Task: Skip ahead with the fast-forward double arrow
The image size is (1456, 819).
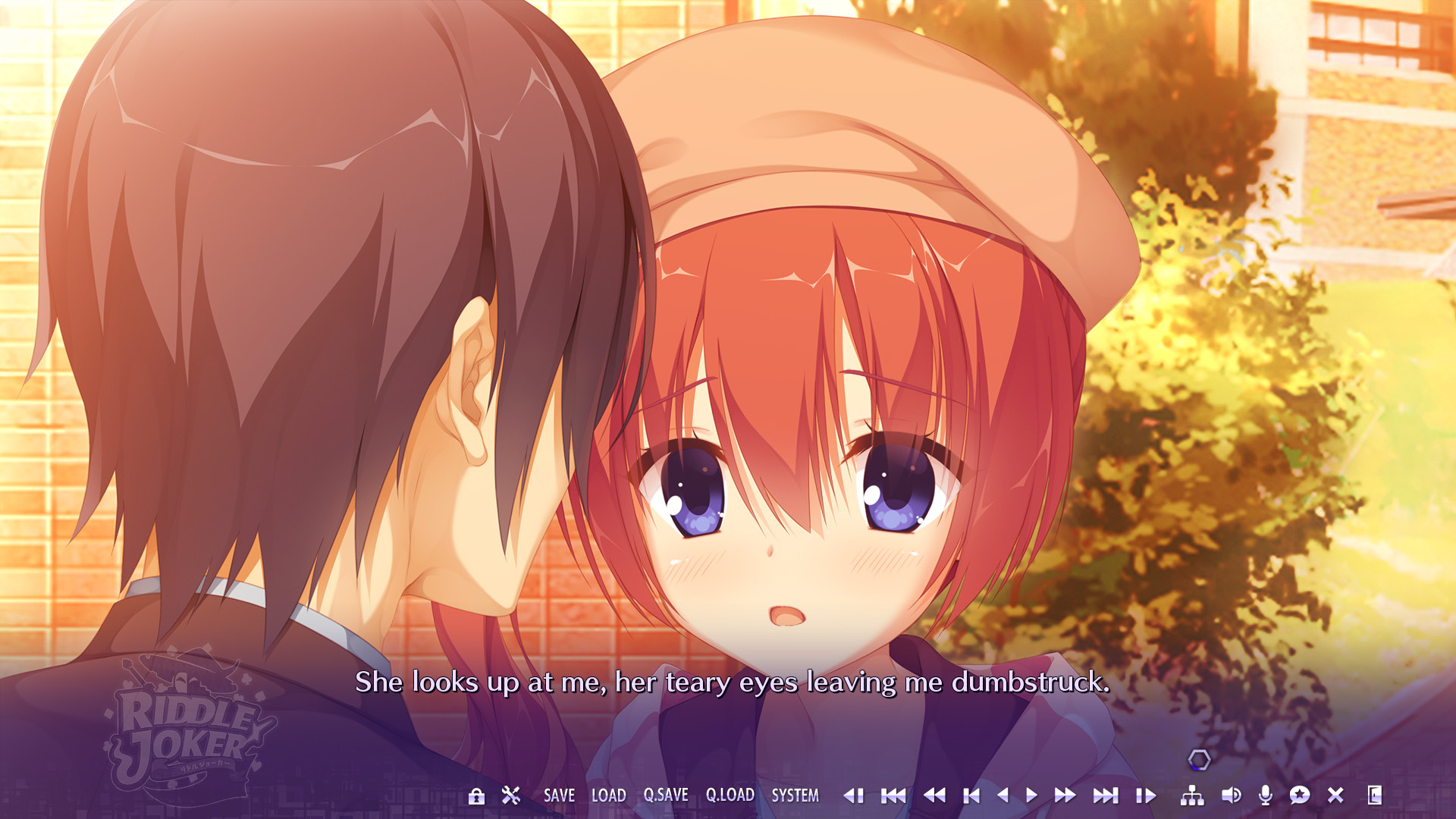Action: pos(1064,796)
